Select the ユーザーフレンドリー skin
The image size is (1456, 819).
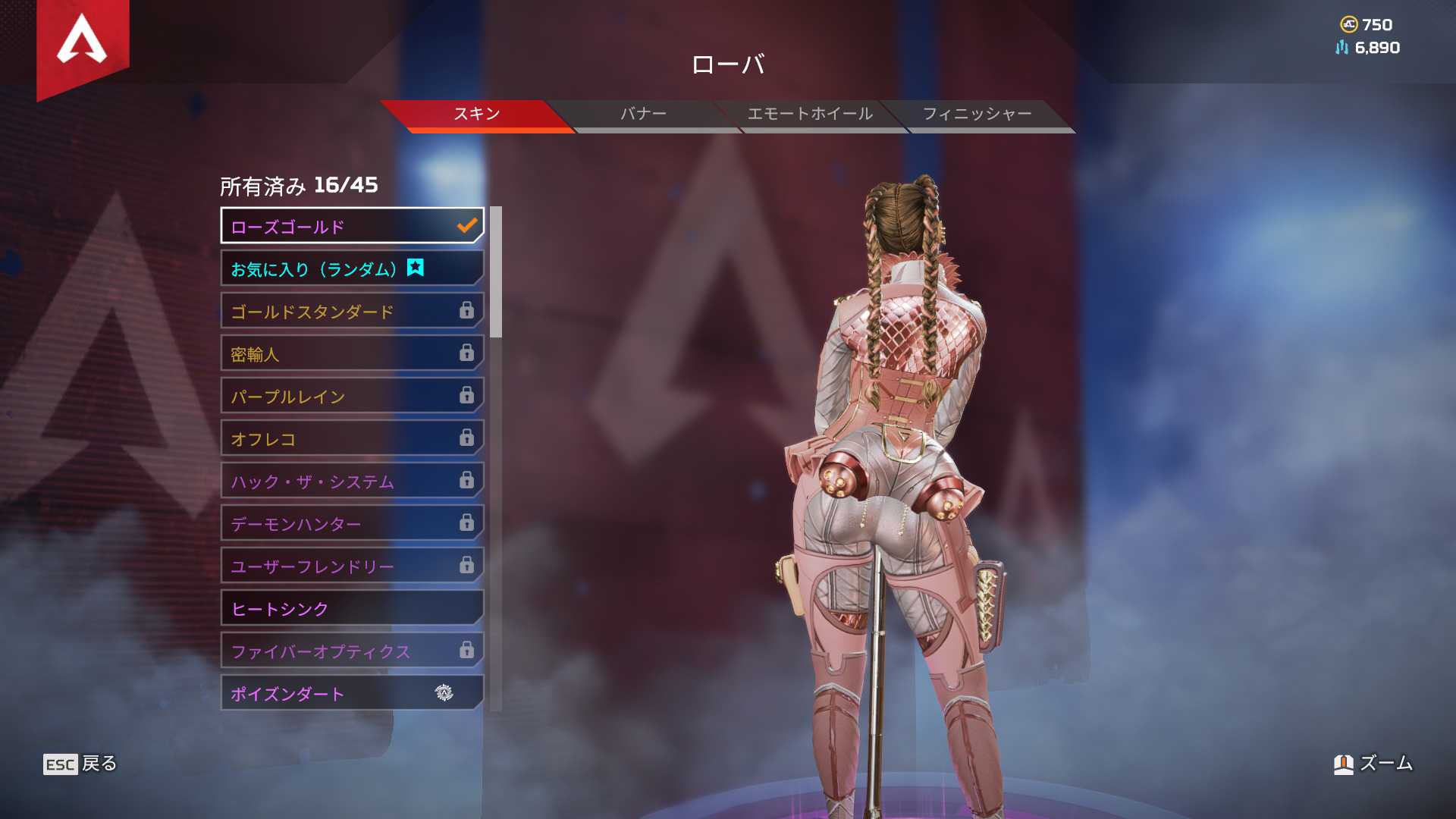click(x=352, y=566)
